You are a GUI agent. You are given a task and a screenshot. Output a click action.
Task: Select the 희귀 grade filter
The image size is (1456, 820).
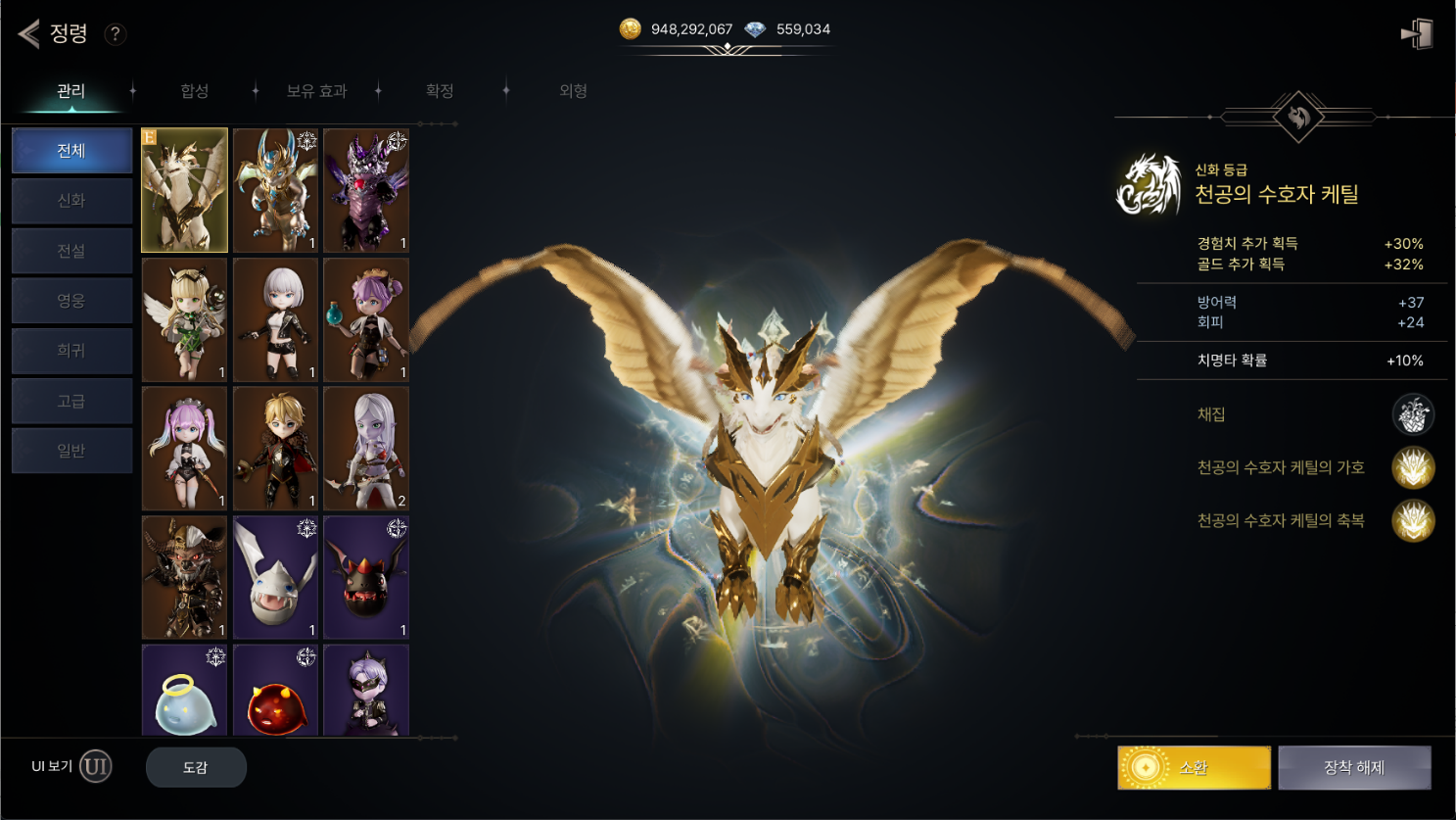(x=71, y=351)
